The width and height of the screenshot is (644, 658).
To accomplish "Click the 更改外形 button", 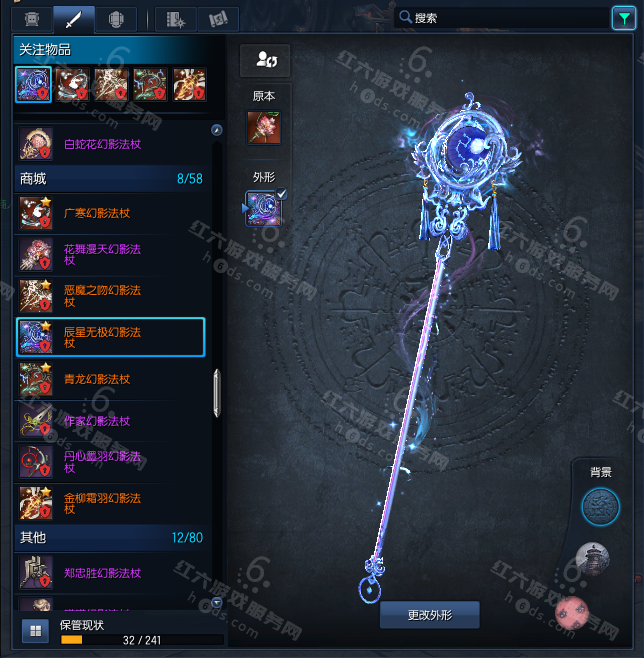I will [x=430, y=614].
